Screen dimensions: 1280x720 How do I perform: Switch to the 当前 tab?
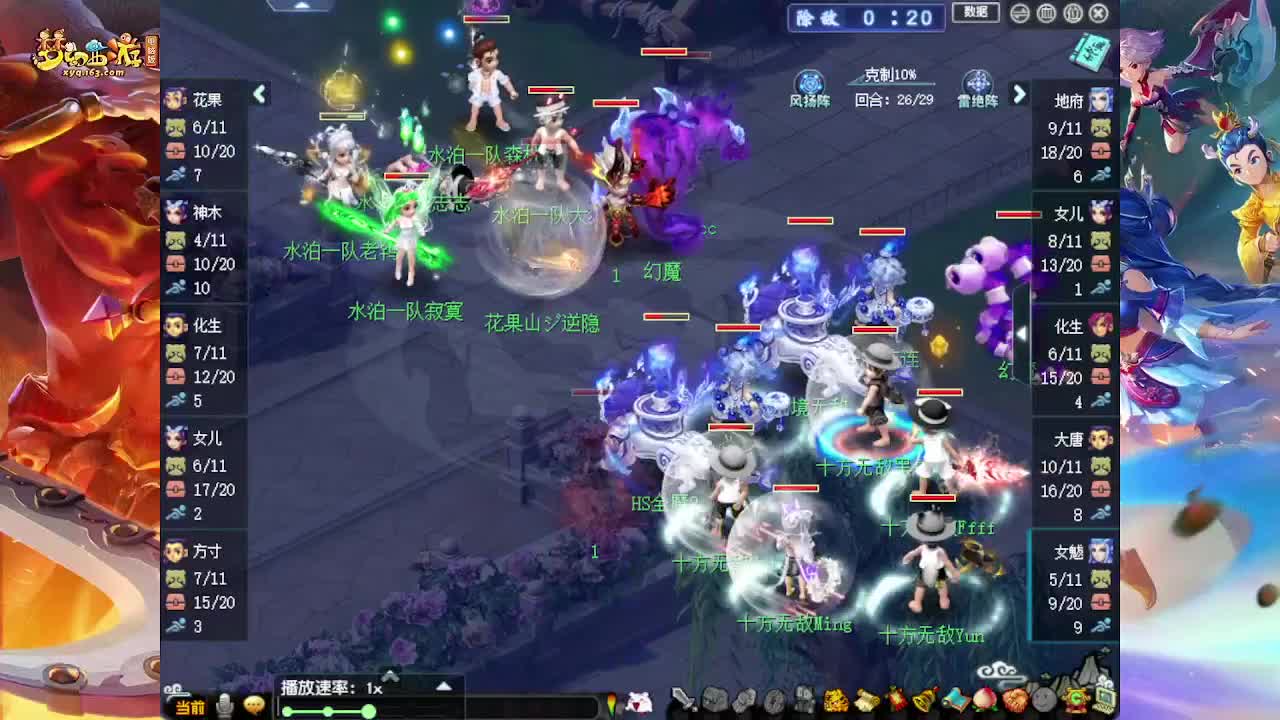click(x=190, y=708)
